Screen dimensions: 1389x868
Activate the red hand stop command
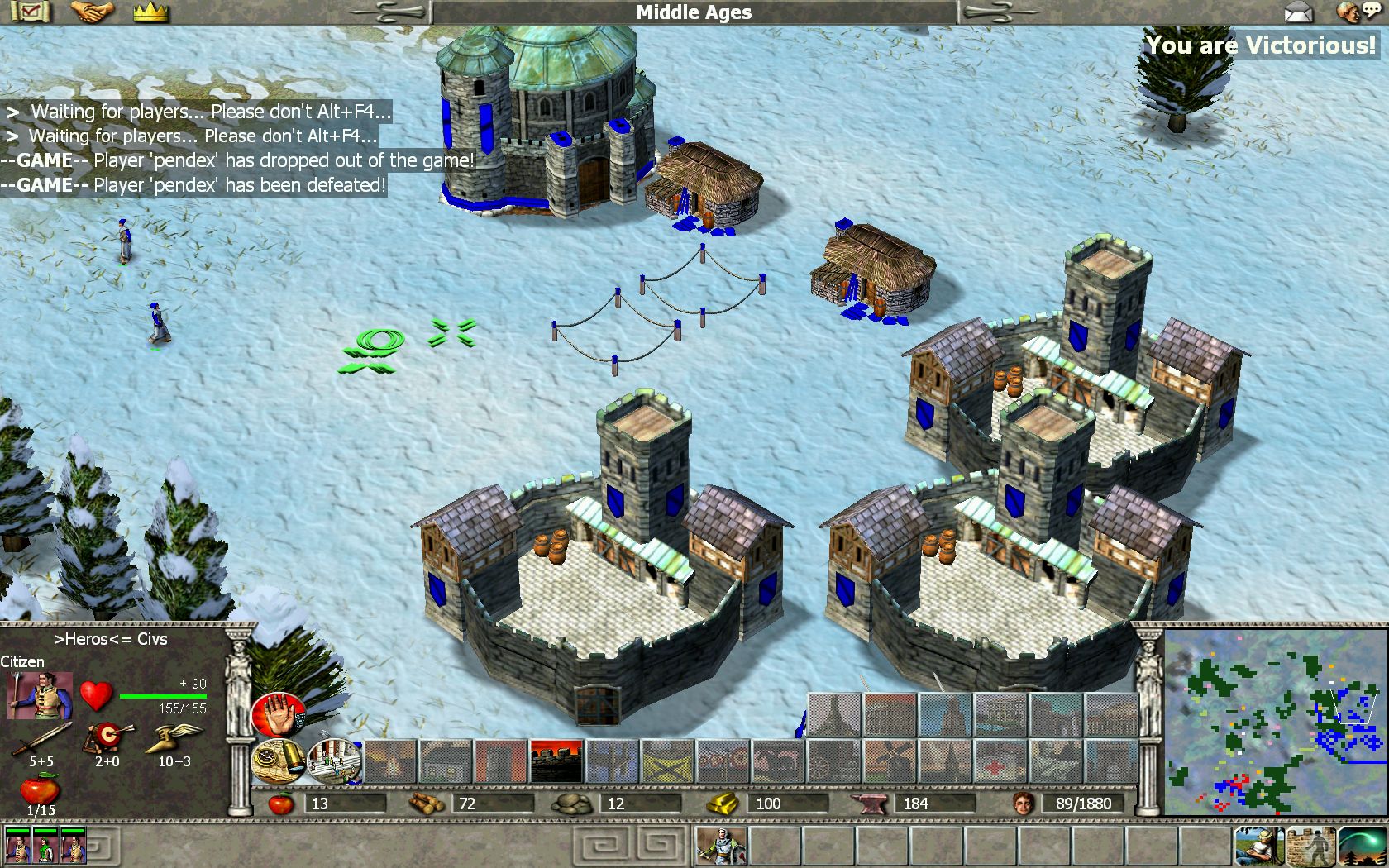pyautogui.click(x=277, y=714)
